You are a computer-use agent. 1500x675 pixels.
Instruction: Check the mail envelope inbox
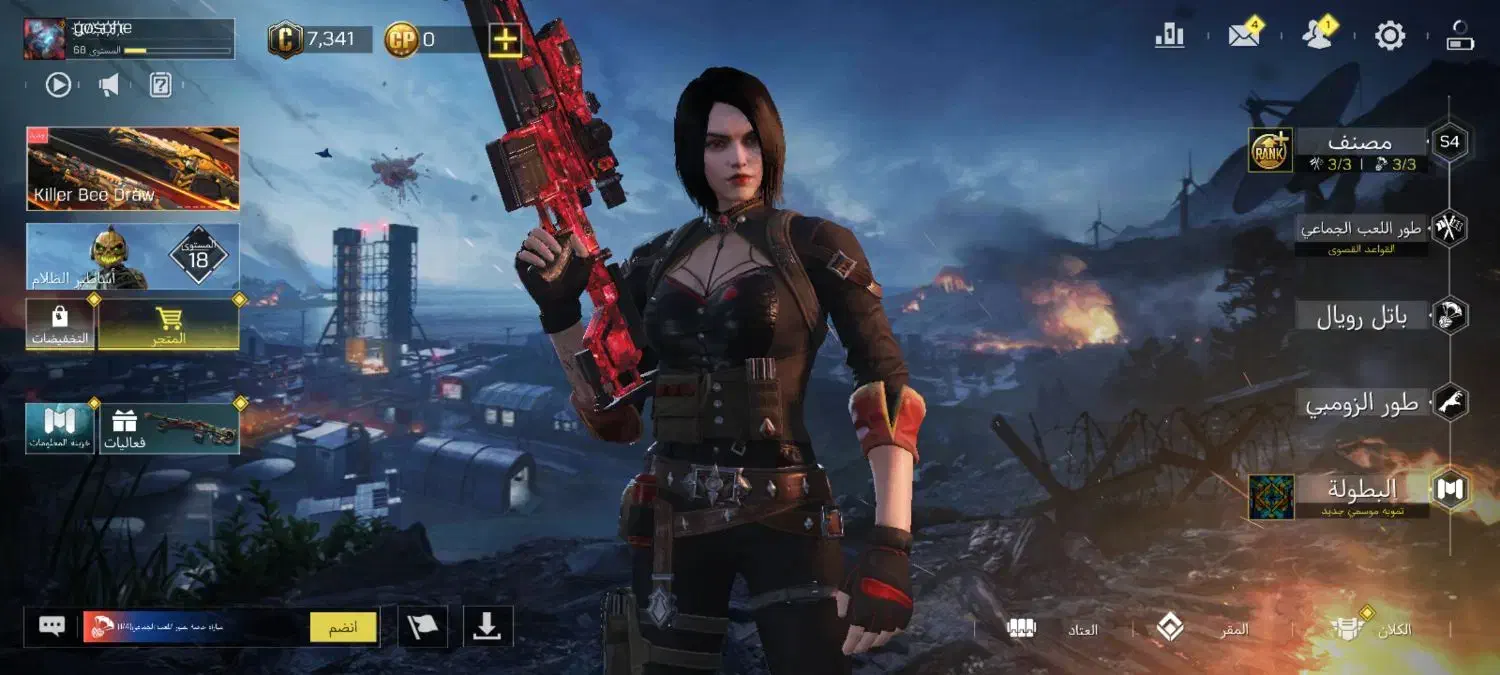[1244, 36]
